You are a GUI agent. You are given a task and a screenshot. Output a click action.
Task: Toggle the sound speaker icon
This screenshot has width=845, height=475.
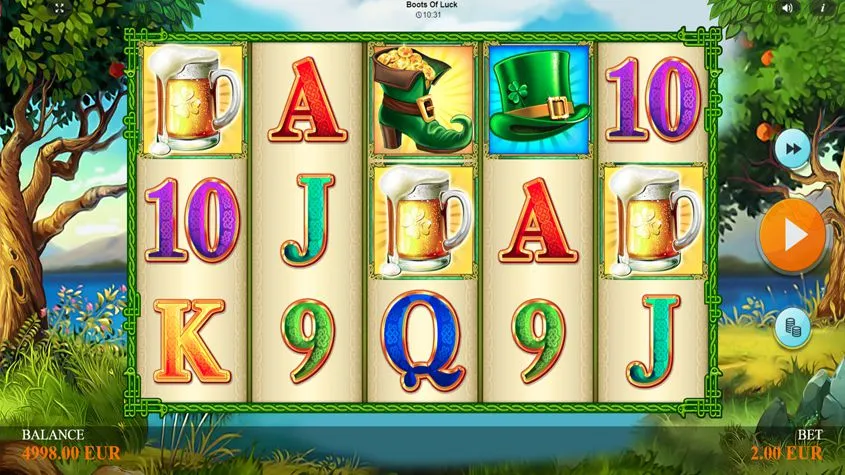click(787, 8)
